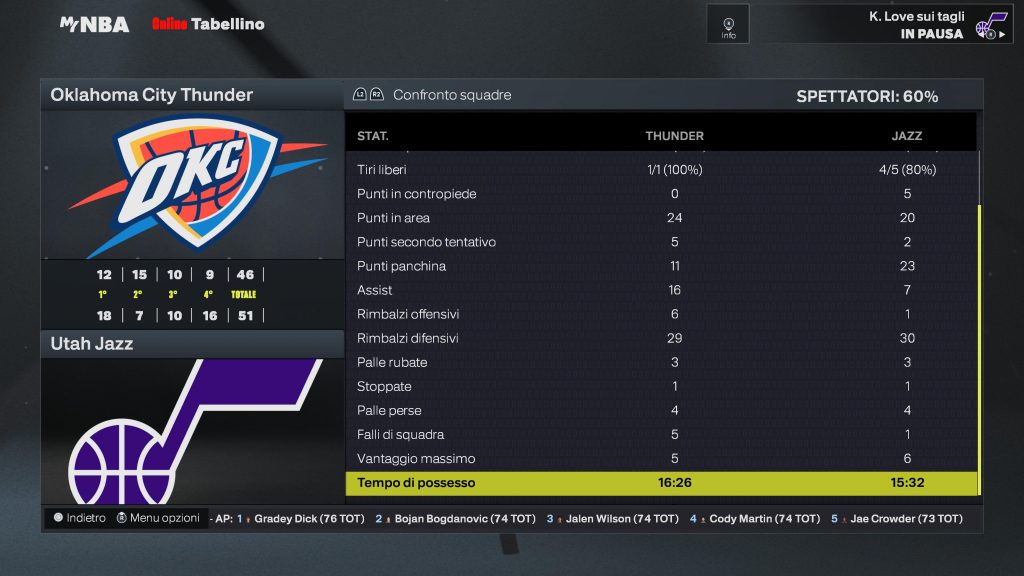Choose the Vantaggio massimo row
Viewport: 1024px width, 576px height.
point(660,459)
